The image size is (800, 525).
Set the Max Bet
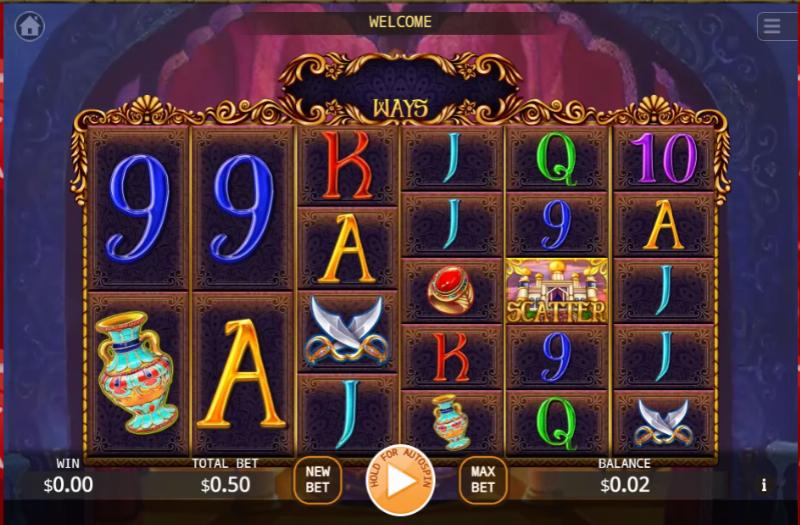coord(483,480)
